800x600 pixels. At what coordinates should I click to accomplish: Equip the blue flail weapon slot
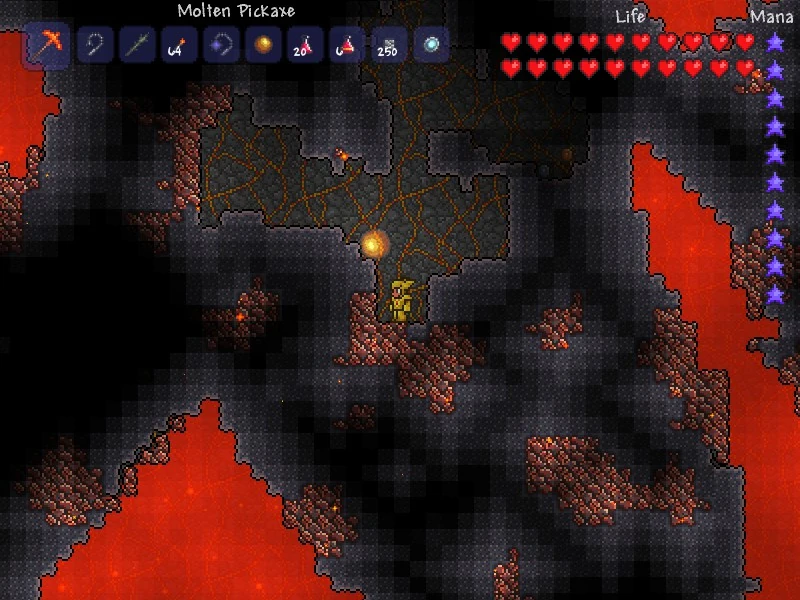(x=220, y=45)
